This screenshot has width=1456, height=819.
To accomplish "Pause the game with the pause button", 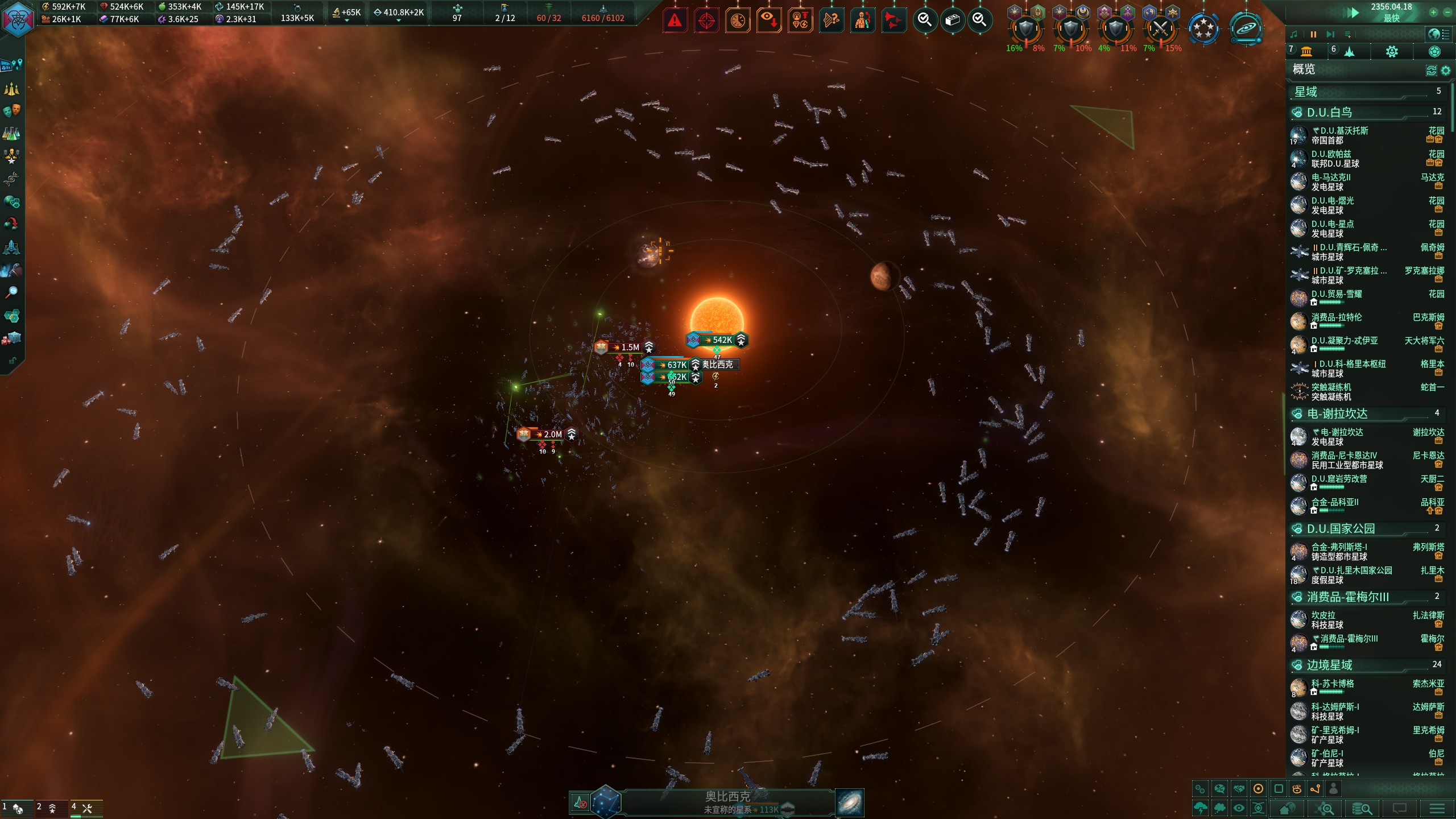I will pyautogui.click(x=1313, y=35).
